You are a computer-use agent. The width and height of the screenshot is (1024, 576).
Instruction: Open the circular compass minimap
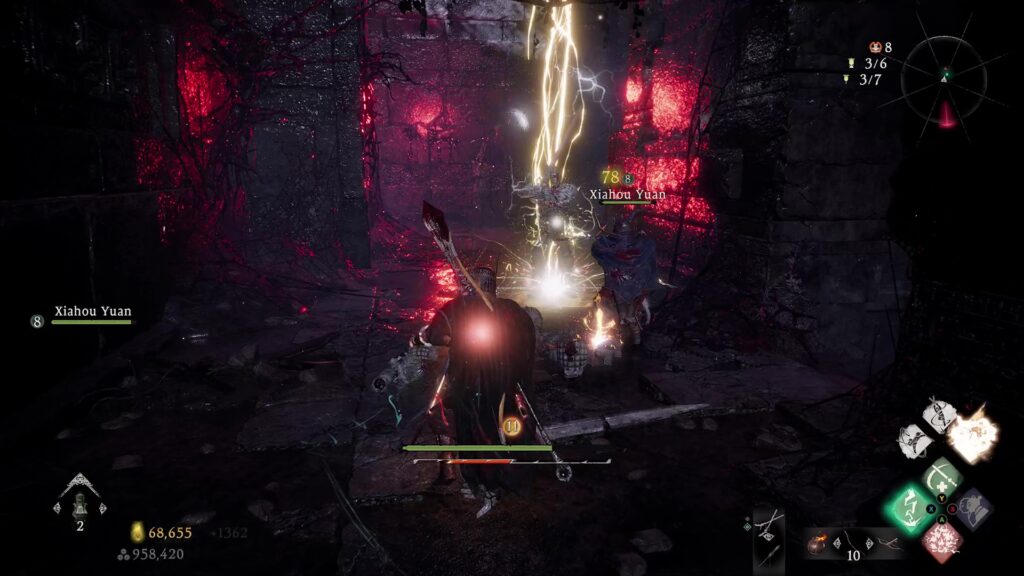point(945,81)
